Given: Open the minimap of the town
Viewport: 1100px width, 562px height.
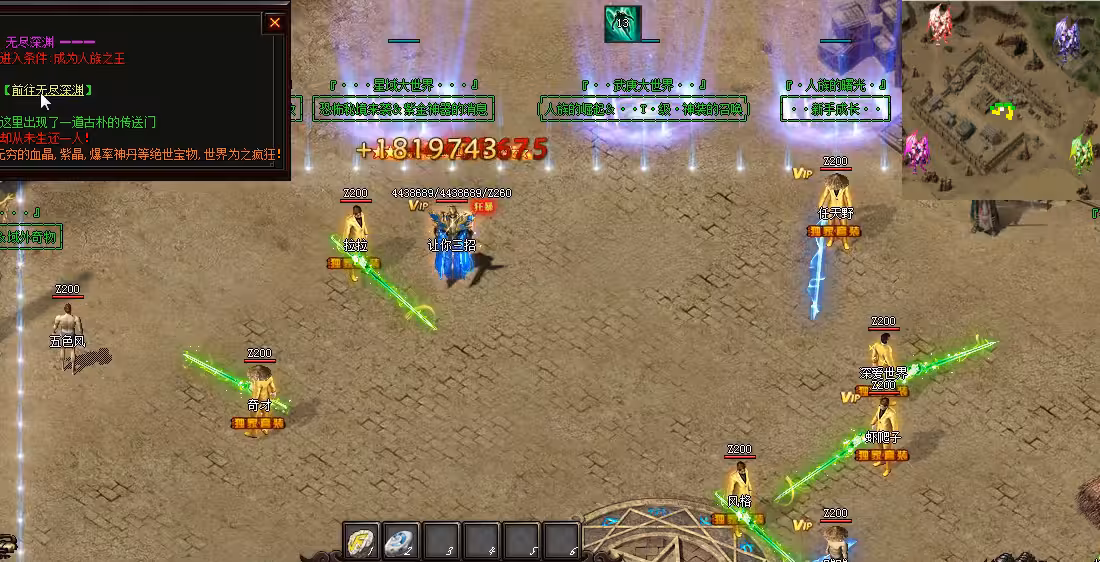Looking at the screenshot, I should (998, 99).
